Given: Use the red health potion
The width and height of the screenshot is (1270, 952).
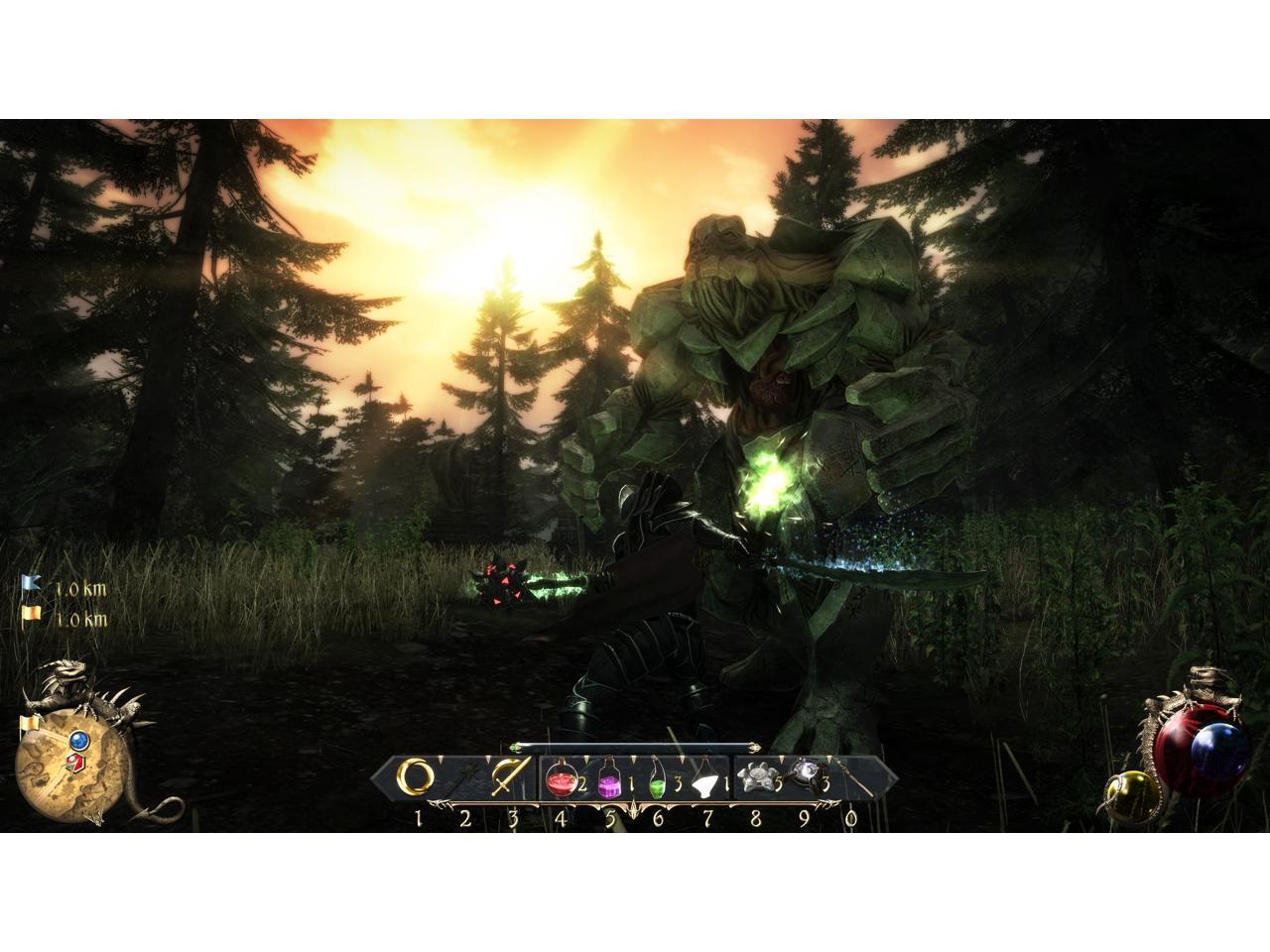Looking at the screenshot, I should click(x=561, y=782).
